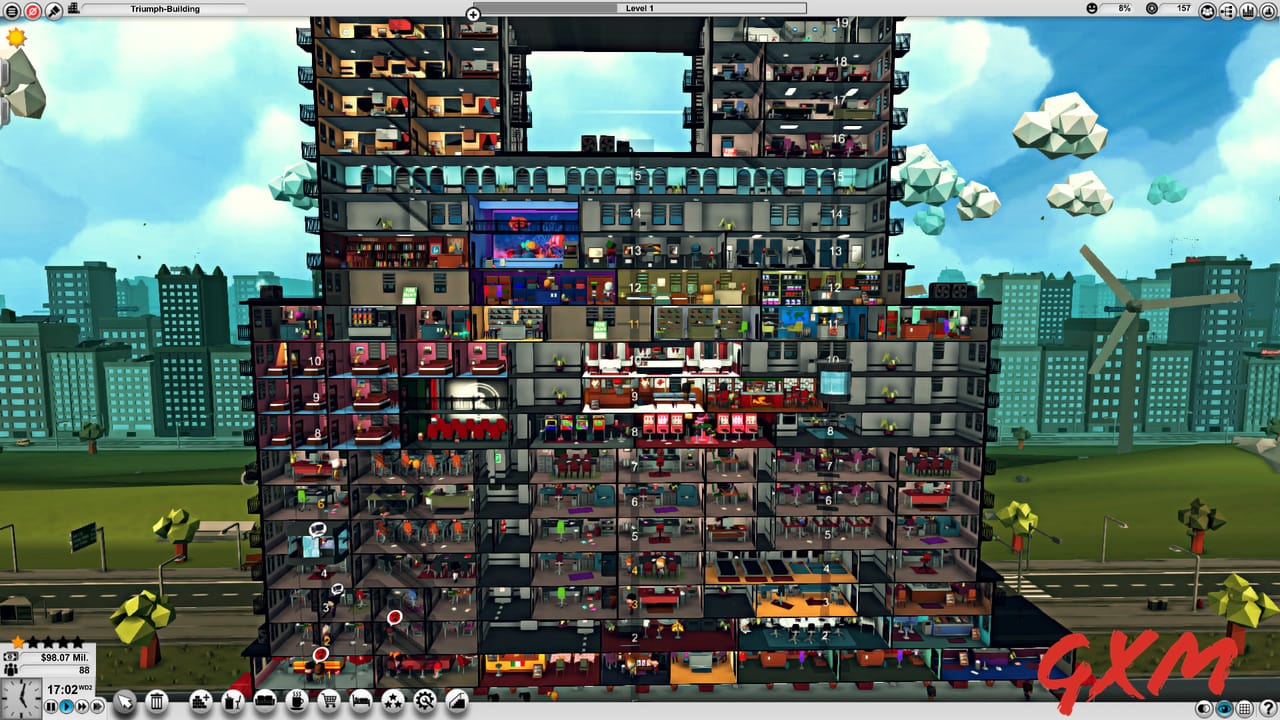Open the room construction menu
This screenshot has height=720, width=1280.
coord(199,703)
